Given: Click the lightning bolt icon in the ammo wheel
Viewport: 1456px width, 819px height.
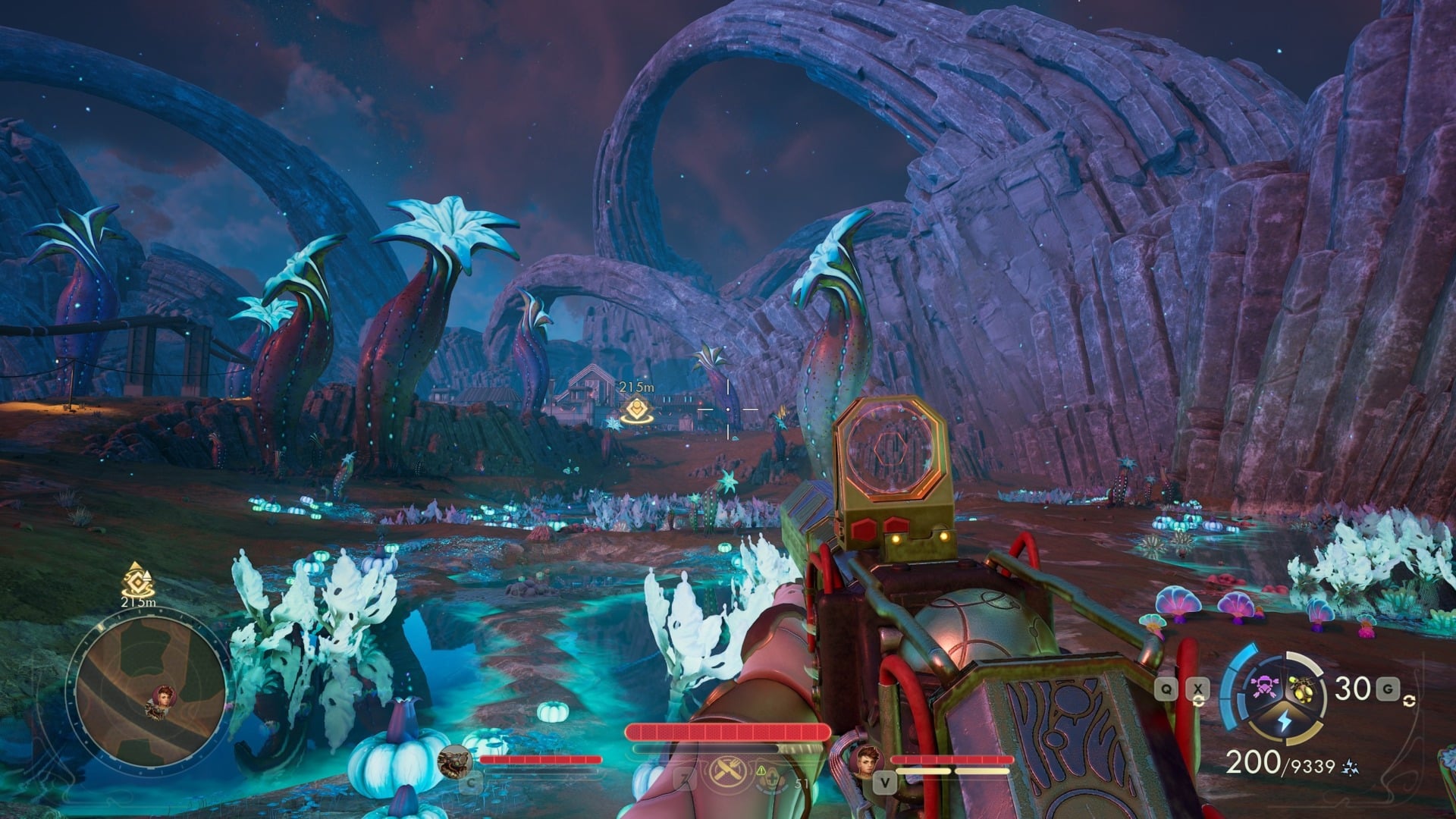Looking at the screenshot, I should 1285,720.
